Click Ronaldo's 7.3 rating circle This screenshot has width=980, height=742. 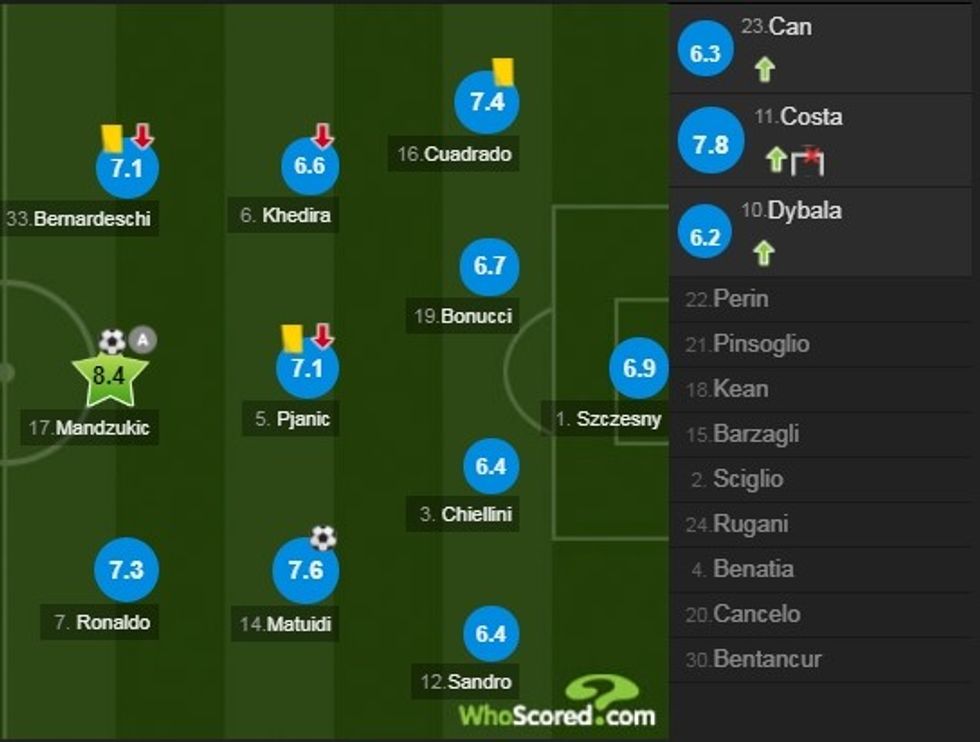(x=126, y=570)
